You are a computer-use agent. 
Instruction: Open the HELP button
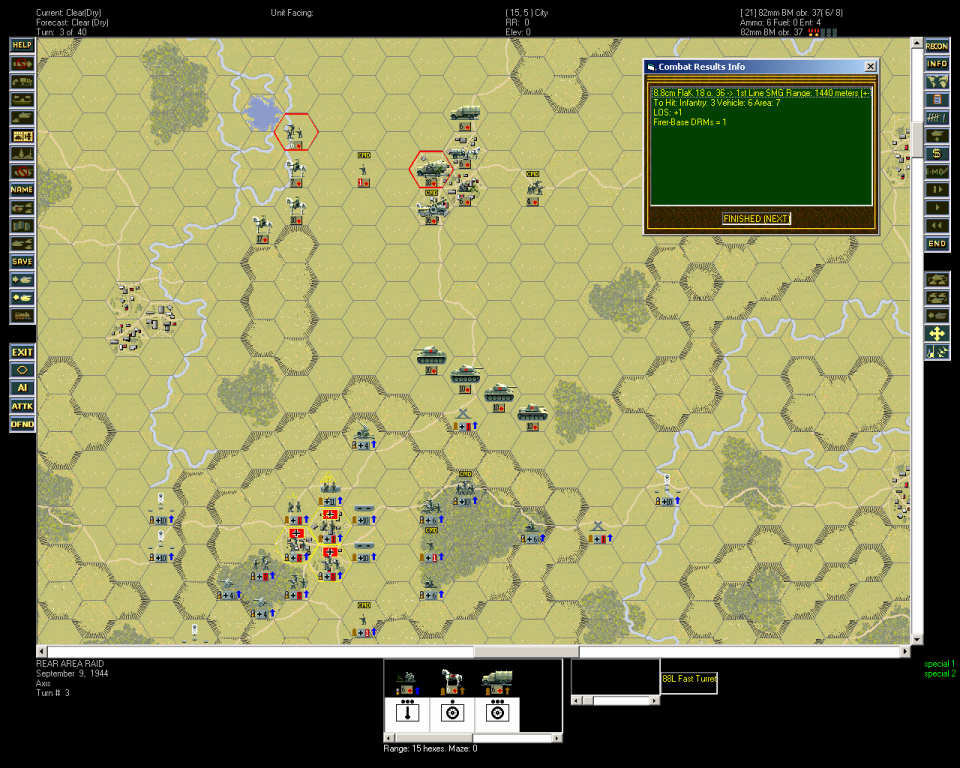click(x=22, y=45)
